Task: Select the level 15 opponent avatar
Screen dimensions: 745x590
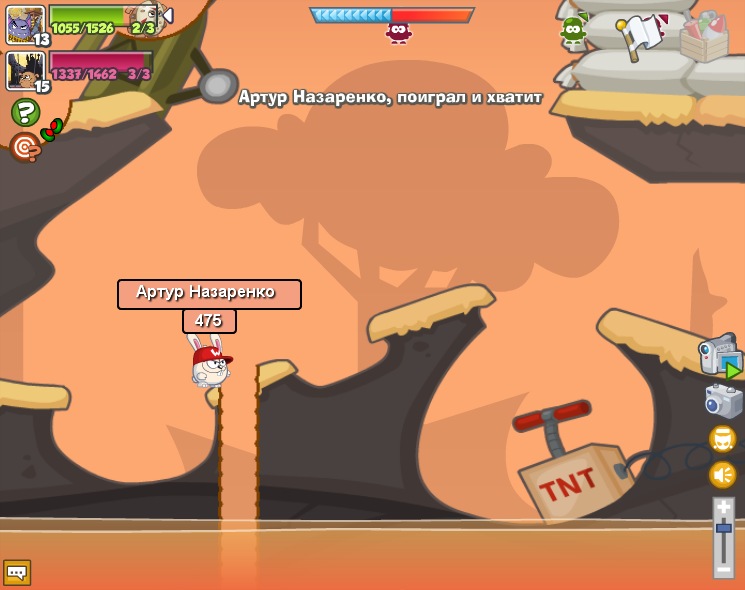Action: [25, 71]
